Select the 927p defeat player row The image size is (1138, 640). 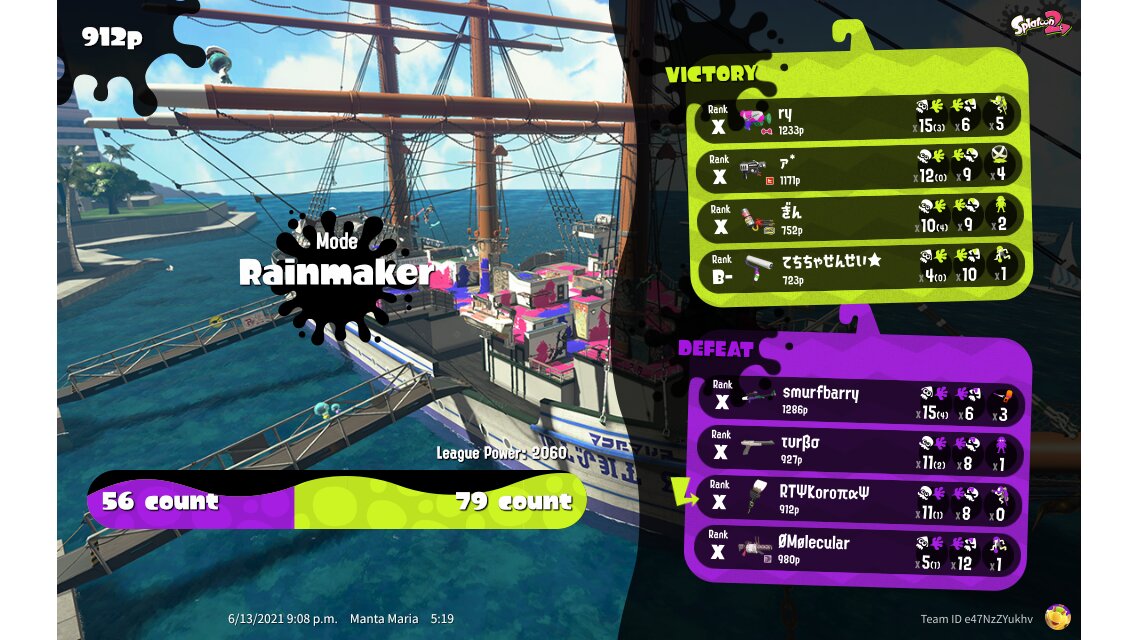point(858,450)
